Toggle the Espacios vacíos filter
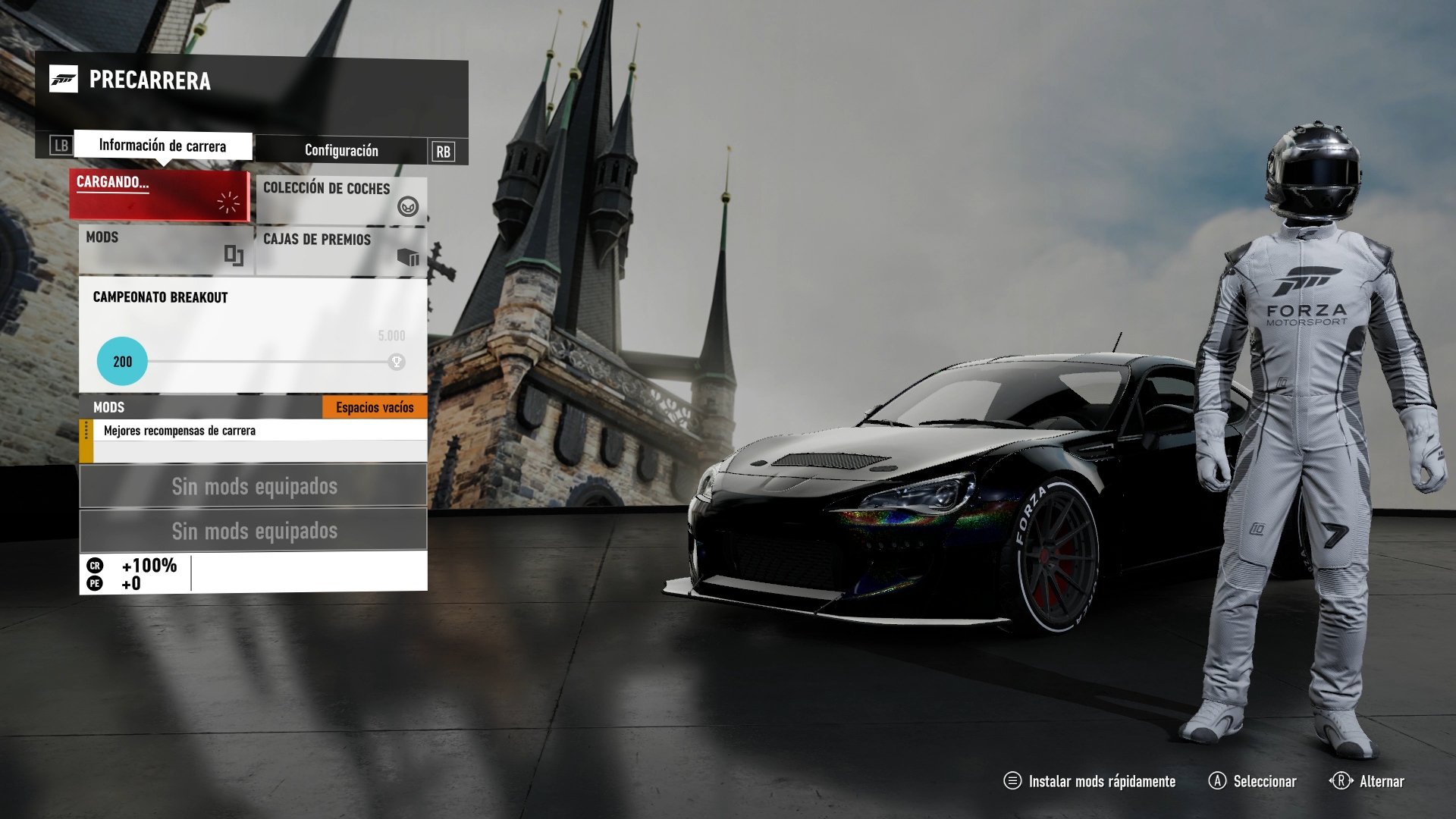The height and width of the screenshot is (819, 1456). pos(375,407)
